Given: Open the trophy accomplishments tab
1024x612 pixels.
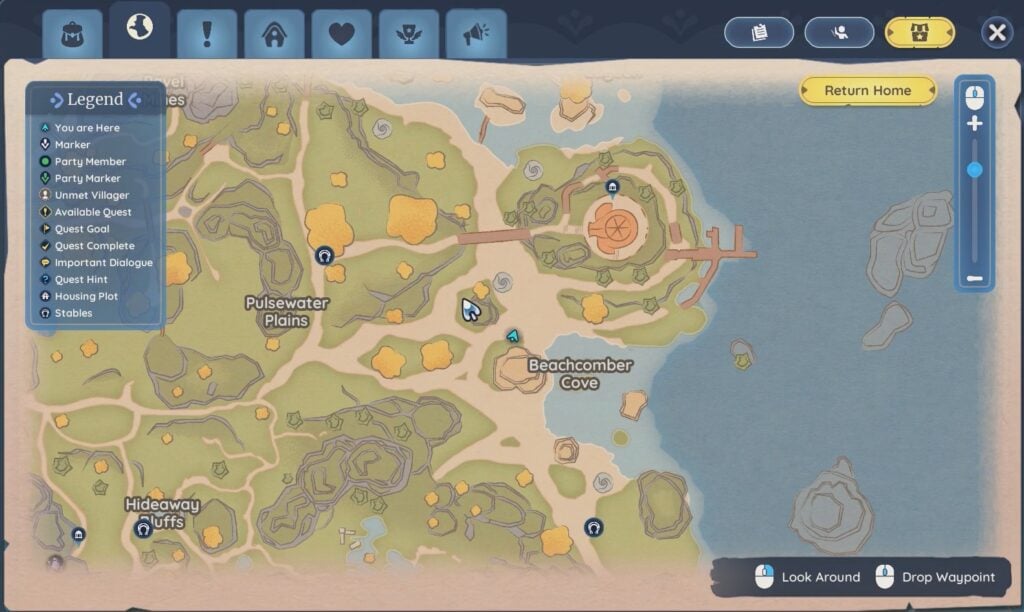Looking at the screenshot, I should pyautogui.click(x=408, y=34).
